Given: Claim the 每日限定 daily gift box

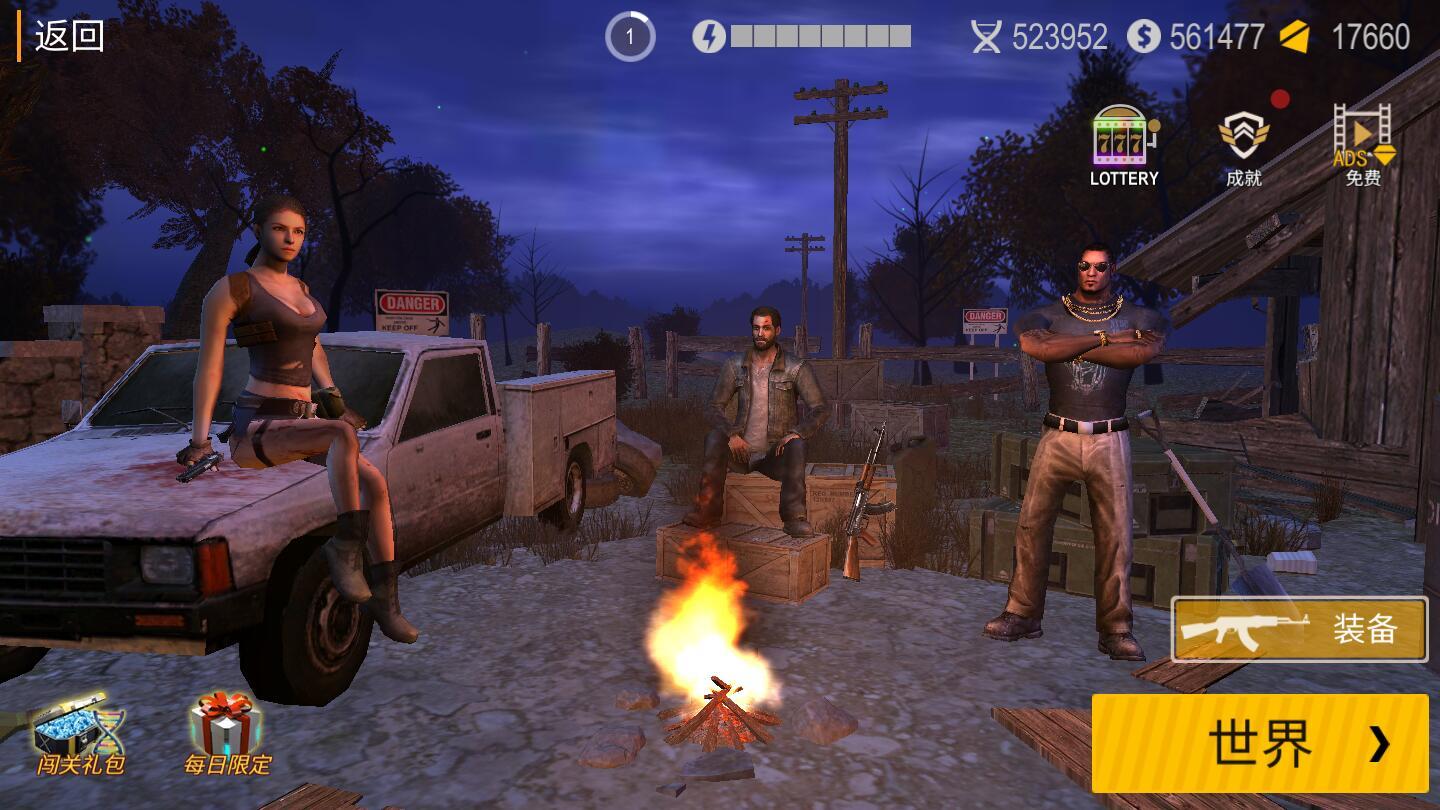Looking at the screenshot, I should pos(227,733).
